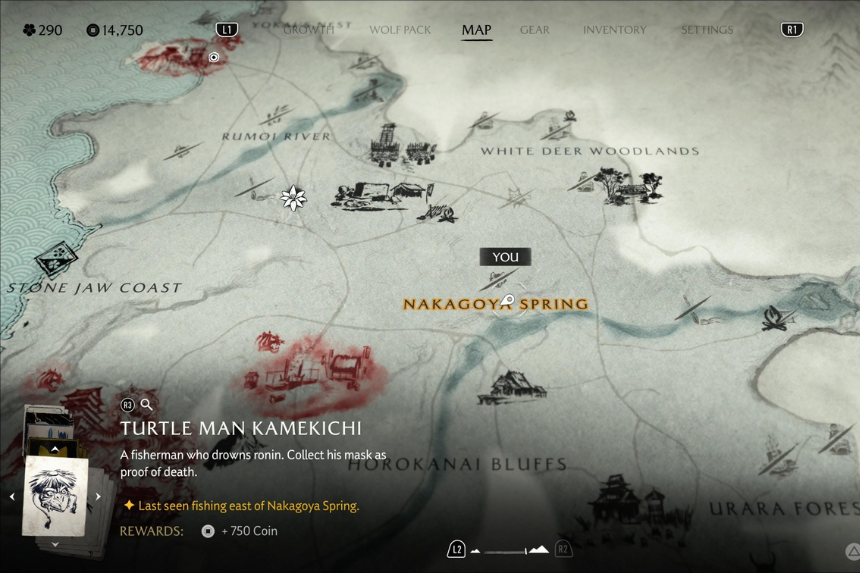The width and height of the screenshot is (860, 573).
Task: Switch to the Settings tab
Action: [705, 30]
